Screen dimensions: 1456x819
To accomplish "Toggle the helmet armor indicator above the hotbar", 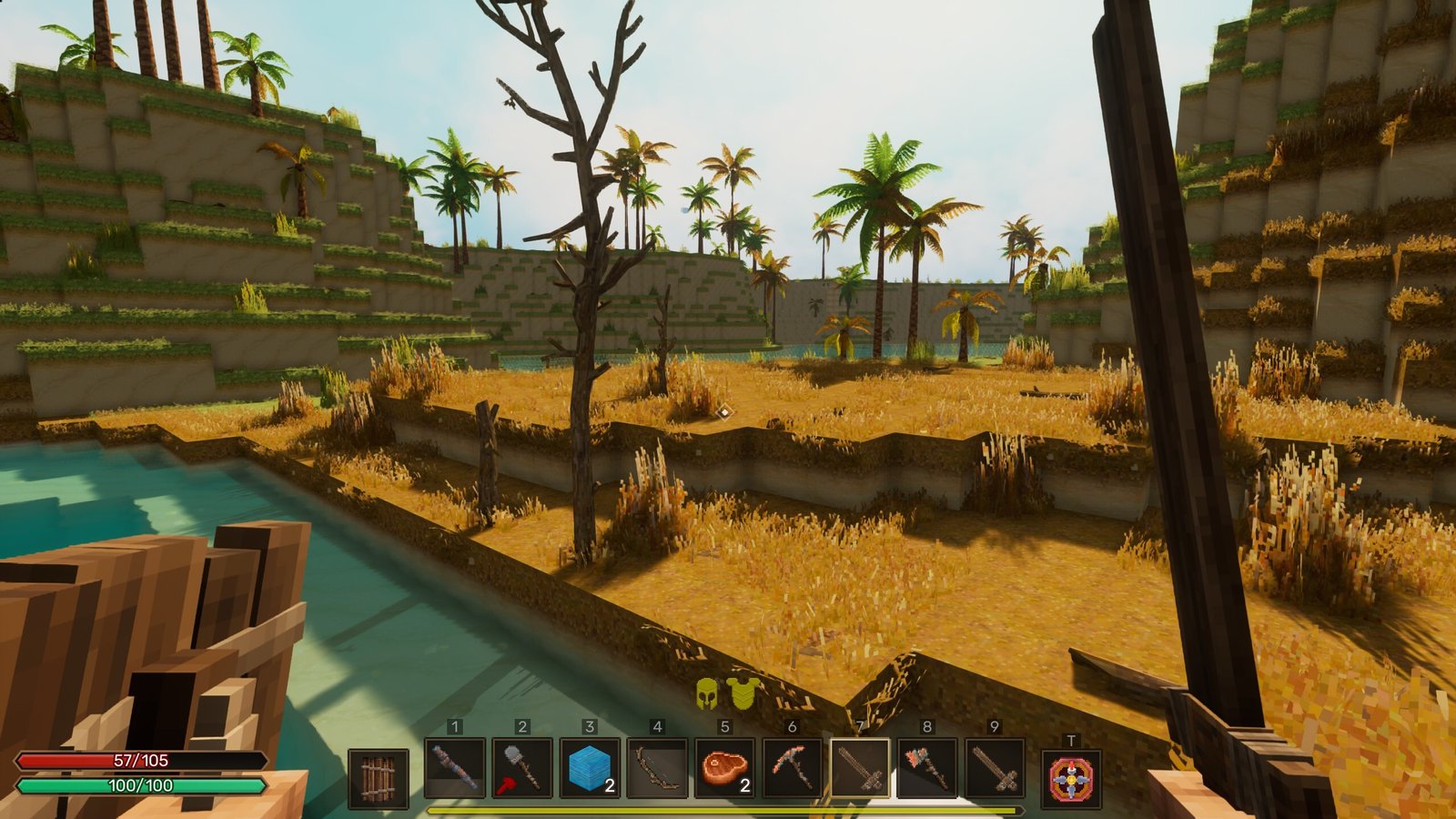I will [x=706, y=693].
